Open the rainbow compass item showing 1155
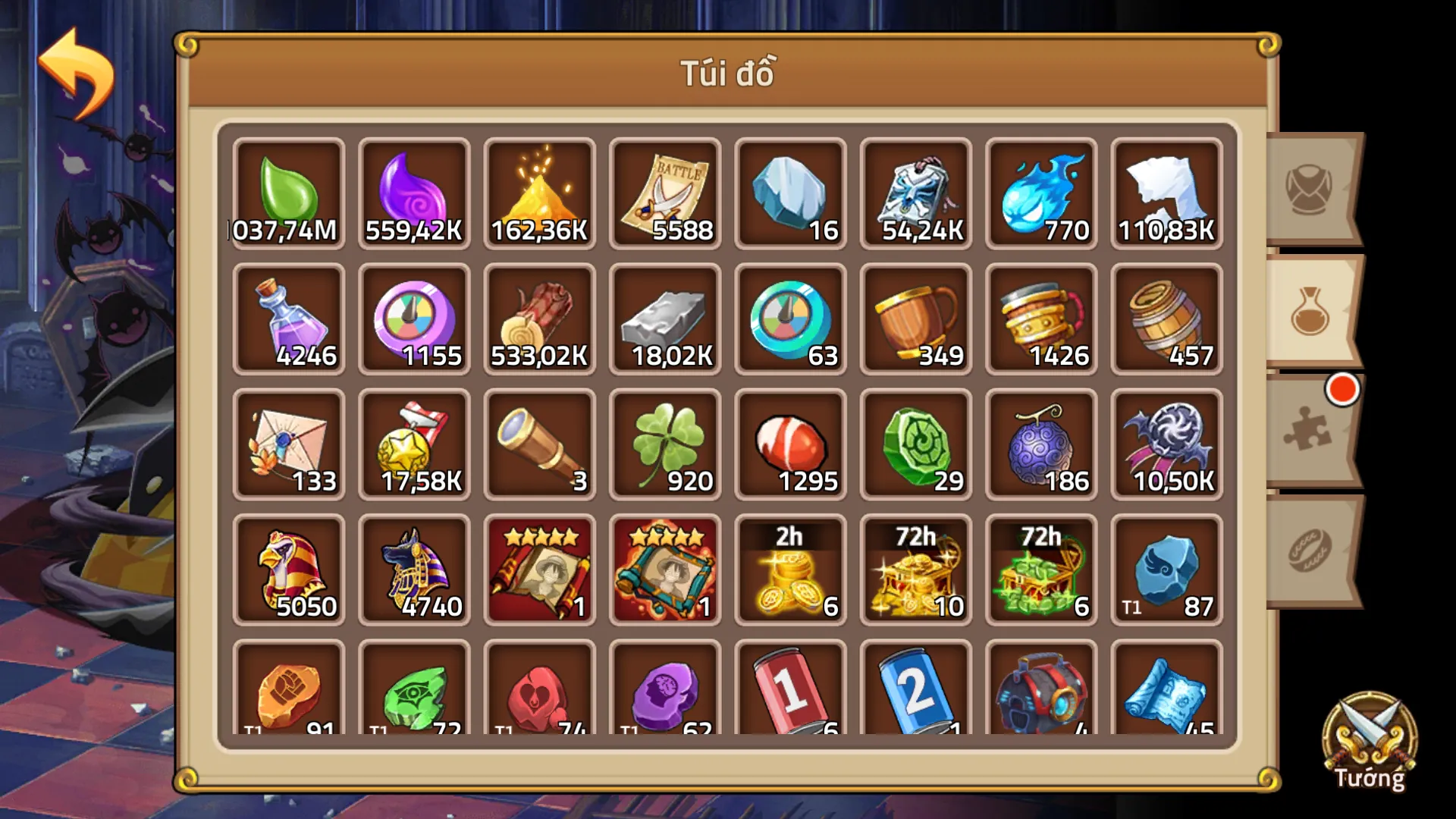Image resolution: width=1456 pixels, height=819 pixels. [x=414, y=318]
